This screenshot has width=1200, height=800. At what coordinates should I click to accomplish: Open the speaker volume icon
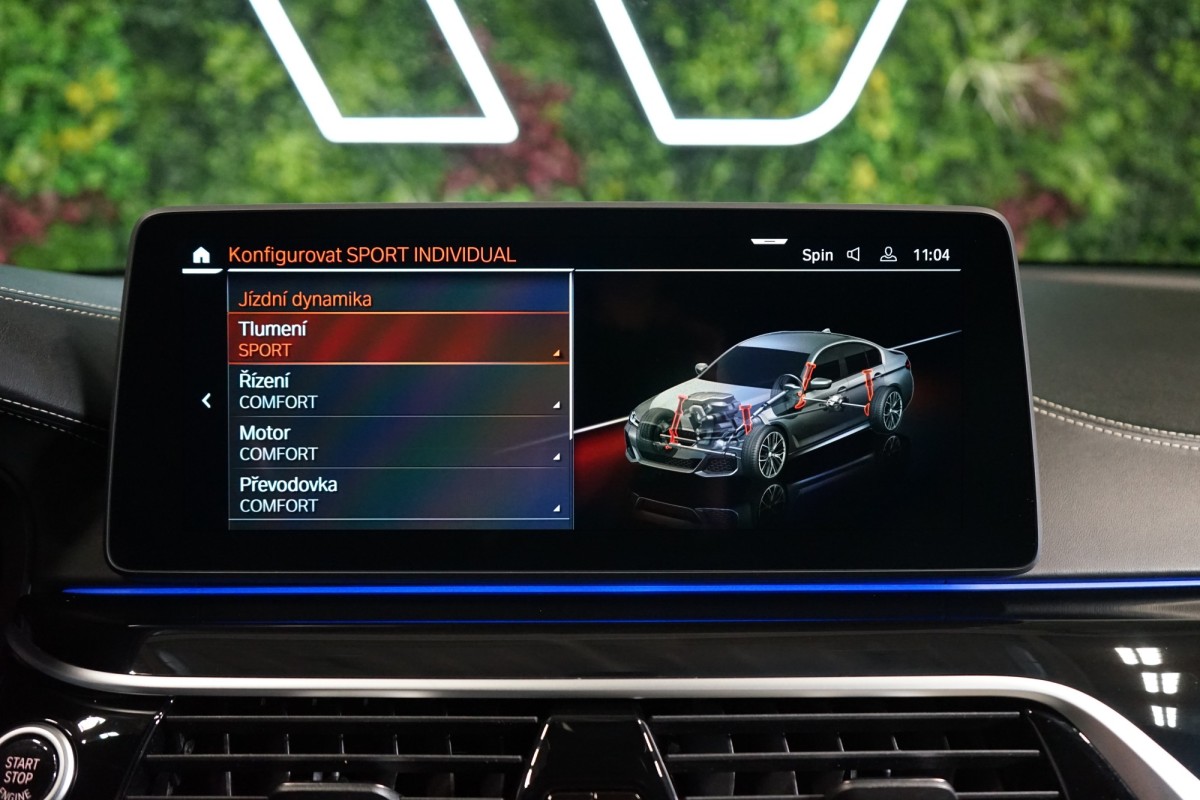point(853,255)
